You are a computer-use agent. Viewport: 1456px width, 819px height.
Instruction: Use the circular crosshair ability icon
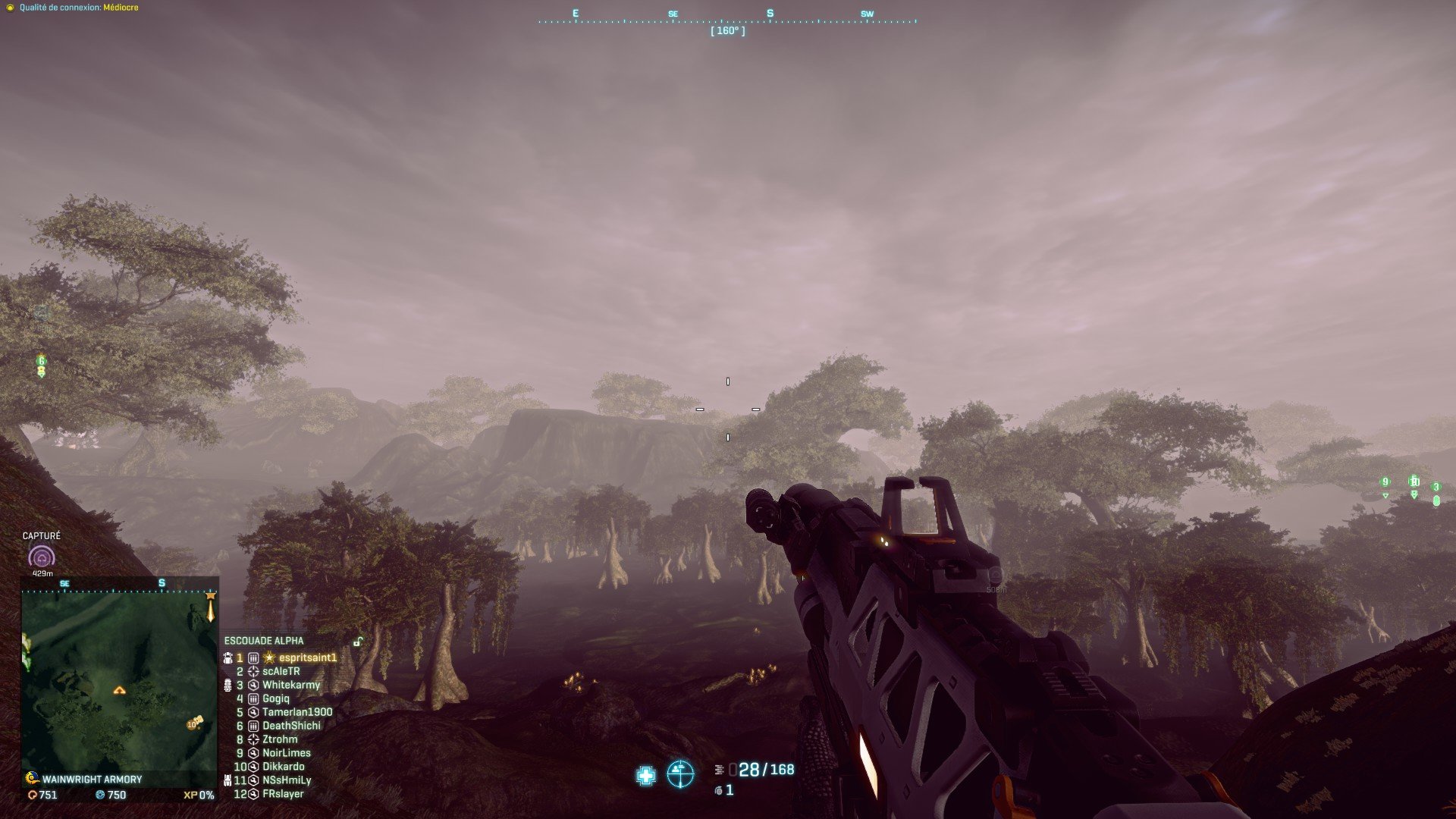click(680, 774)
